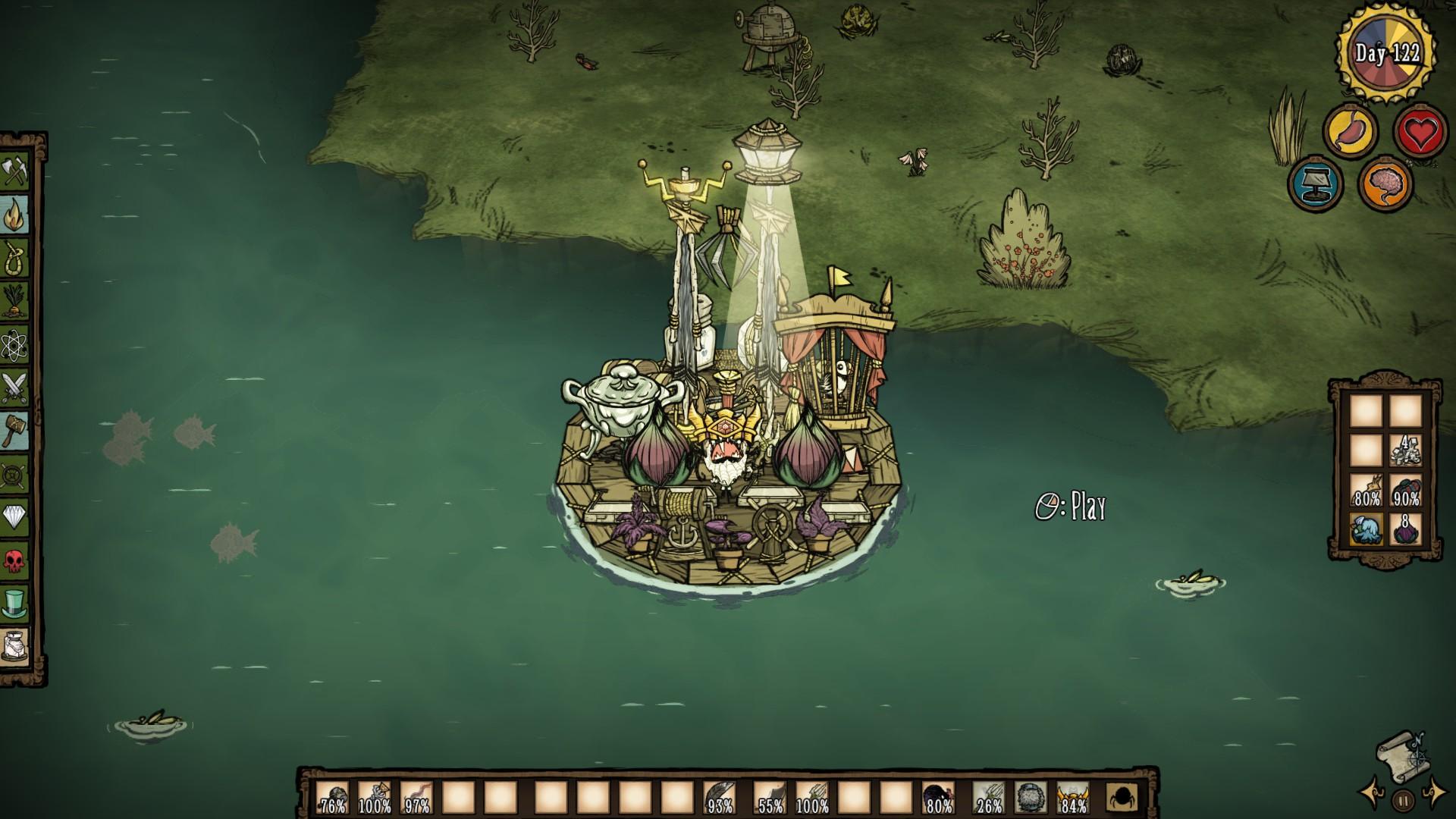Choose the Fight tab with crossed swords
The width and height of the screenshot is (1456, 819).
16,388
